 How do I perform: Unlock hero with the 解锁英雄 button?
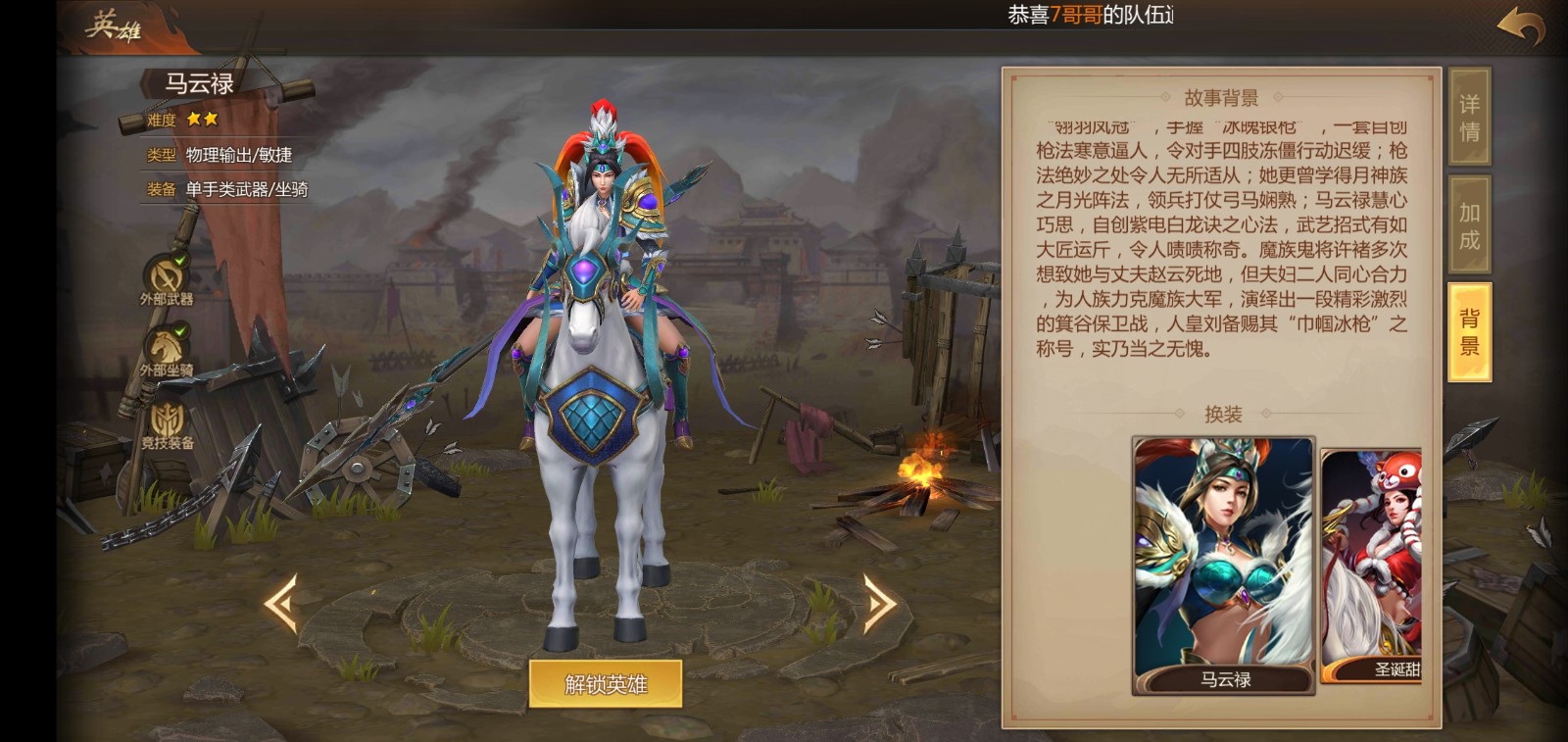point(606,684)
